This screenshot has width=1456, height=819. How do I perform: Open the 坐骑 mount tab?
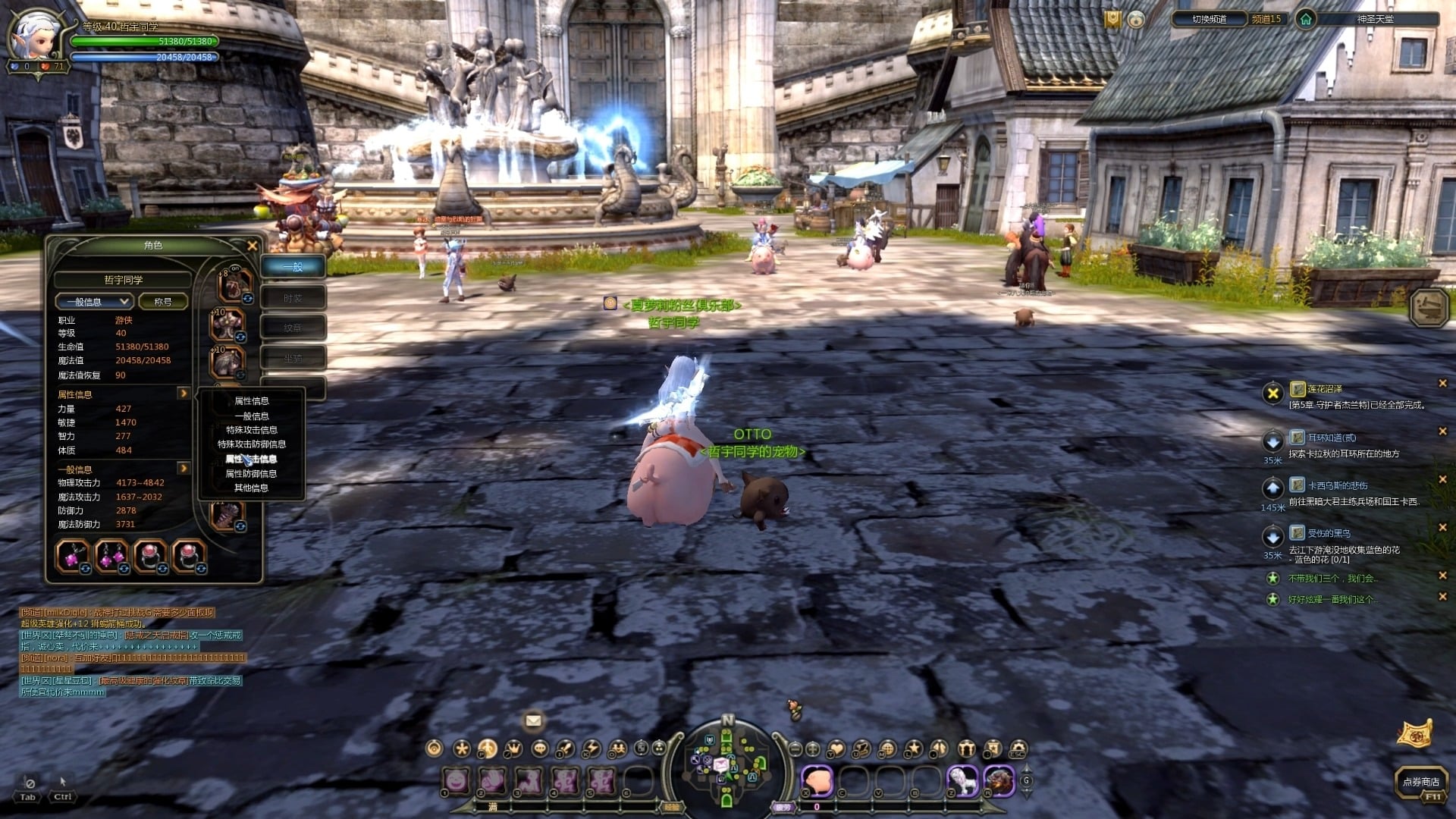pyautogui.click(x=293, y=358)
